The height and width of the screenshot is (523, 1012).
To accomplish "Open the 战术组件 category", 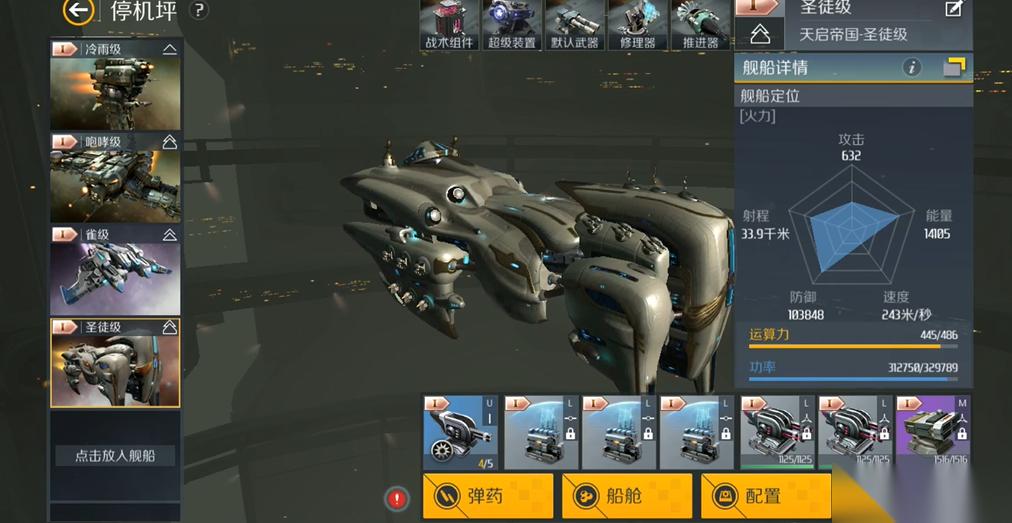I will 449,26.
